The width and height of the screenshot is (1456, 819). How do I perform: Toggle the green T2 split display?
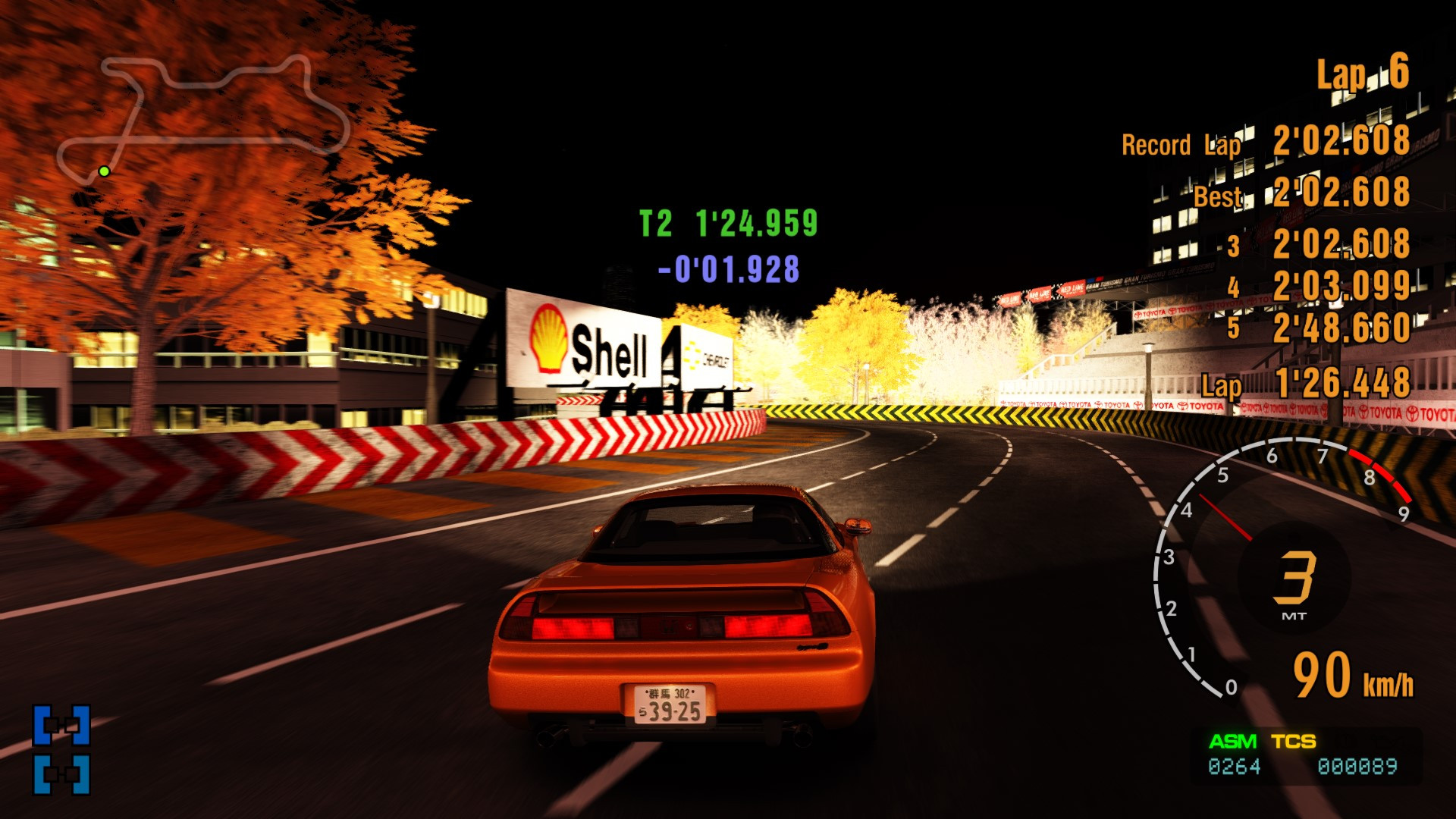click(x=729, y=221)
